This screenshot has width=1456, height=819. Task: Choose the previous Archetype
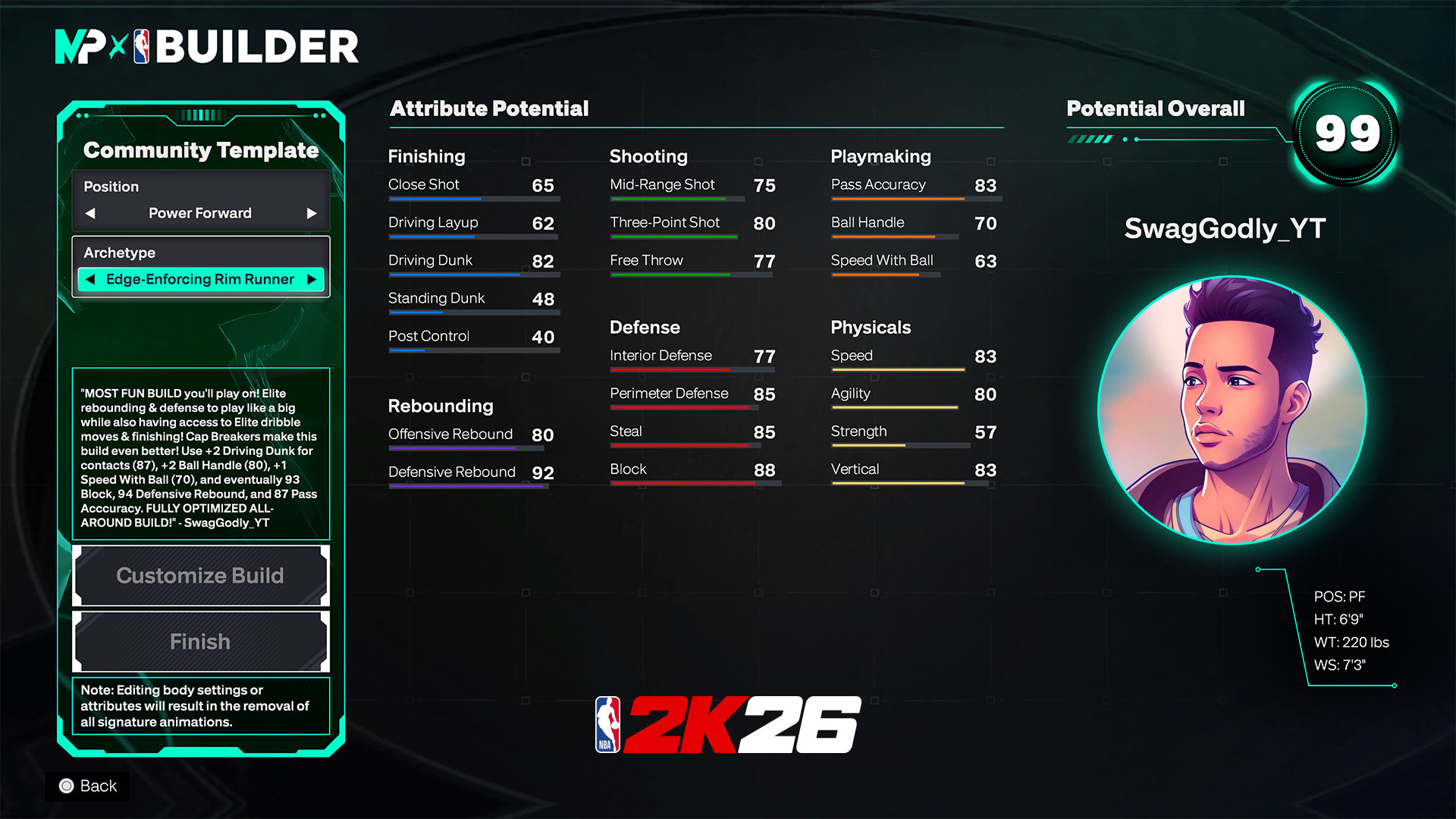tap(90, 279)
